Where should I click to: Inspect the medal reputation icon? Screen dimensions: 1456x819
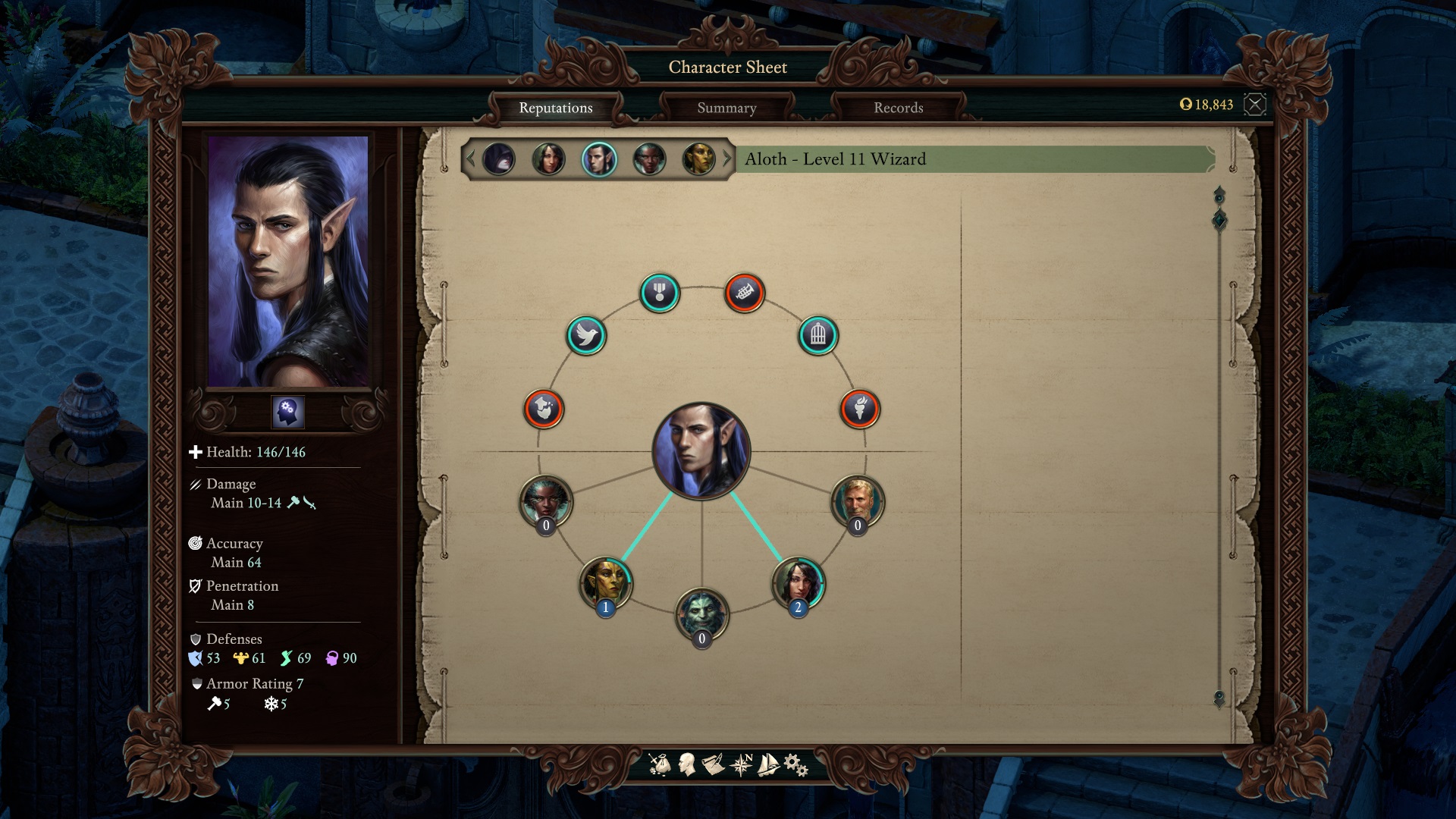tap(658, 293)
